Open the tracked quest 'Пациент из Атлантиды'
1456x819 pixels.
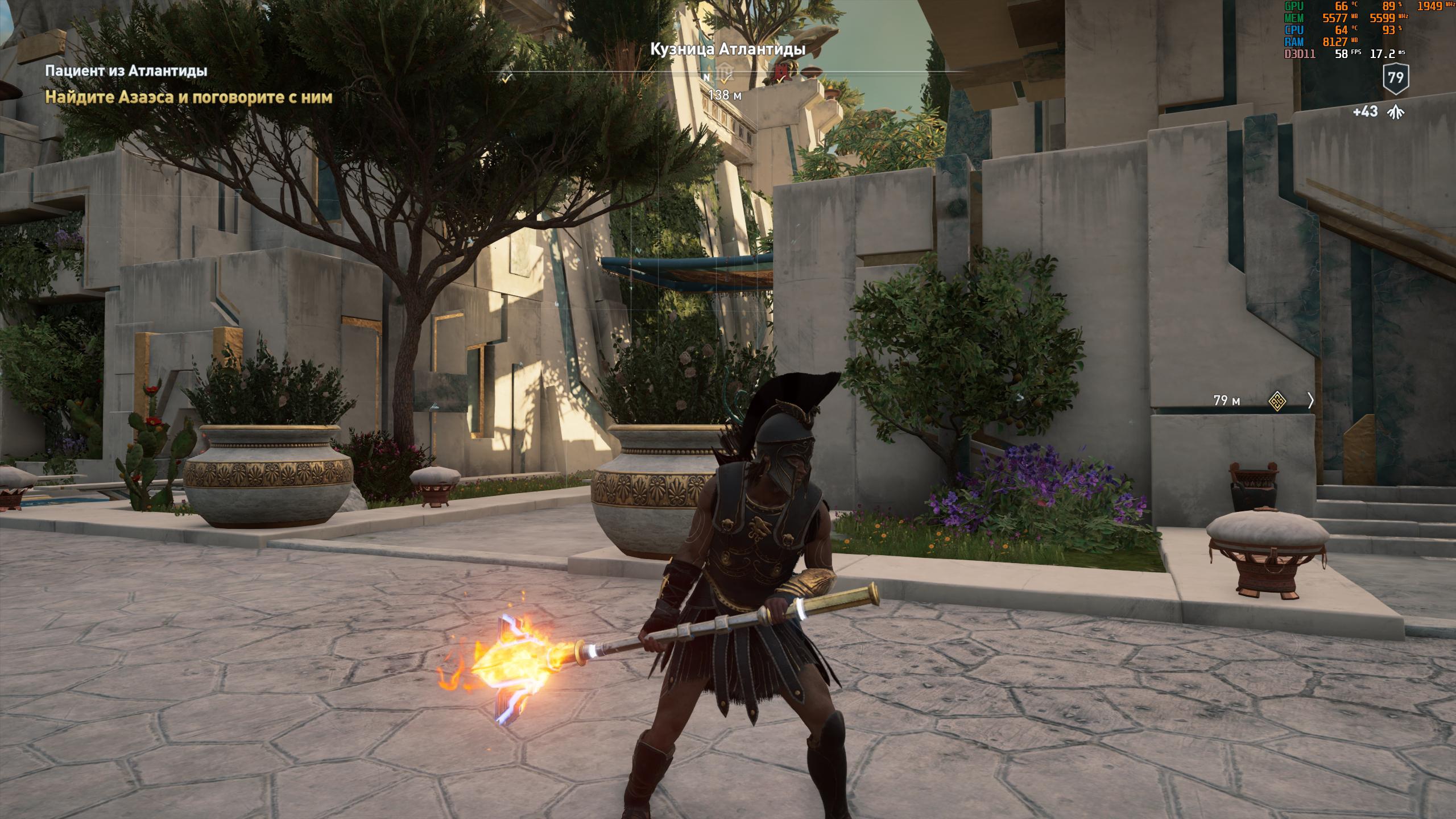[x=126, y=71]
